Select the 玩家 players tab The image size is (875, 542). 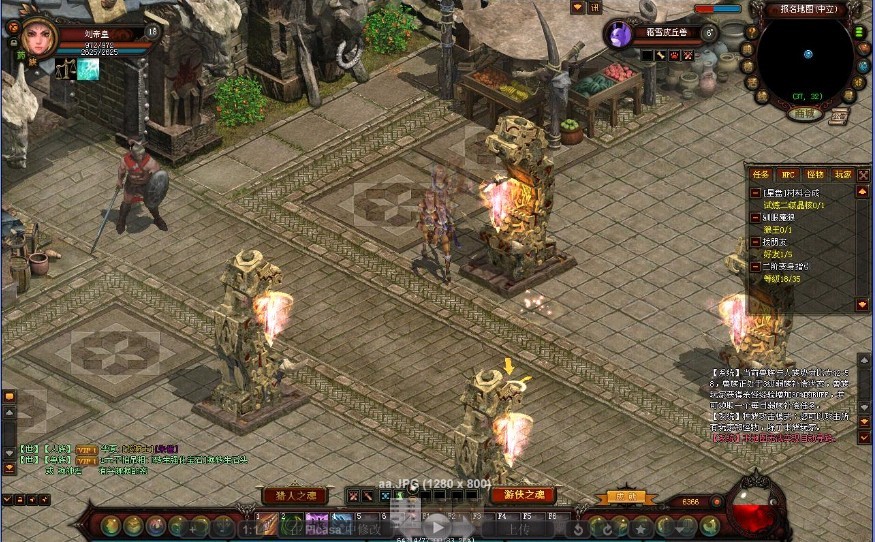point(842,174)
